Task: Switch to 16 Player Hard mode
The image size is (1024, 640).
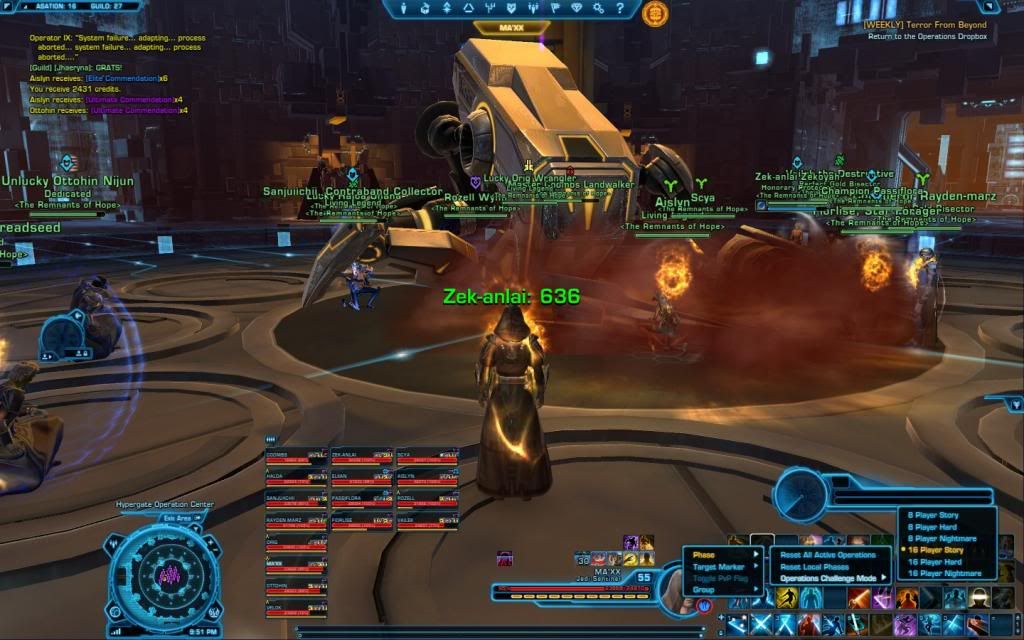Action: click(935, 562)
